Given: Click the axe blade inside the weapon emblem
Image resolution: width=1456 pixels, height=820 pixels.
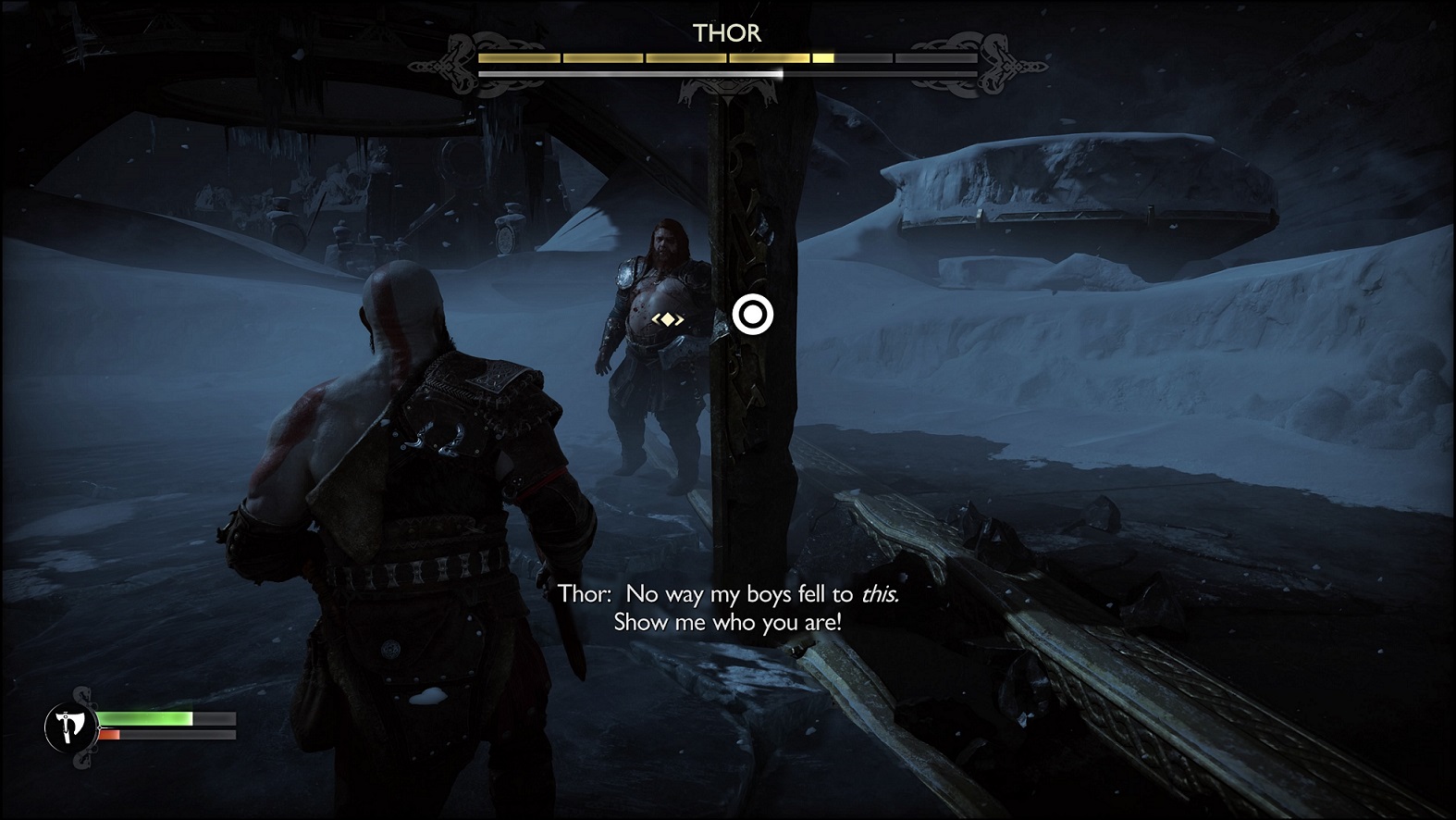Looking at the screenshot, I should (74, 719).
